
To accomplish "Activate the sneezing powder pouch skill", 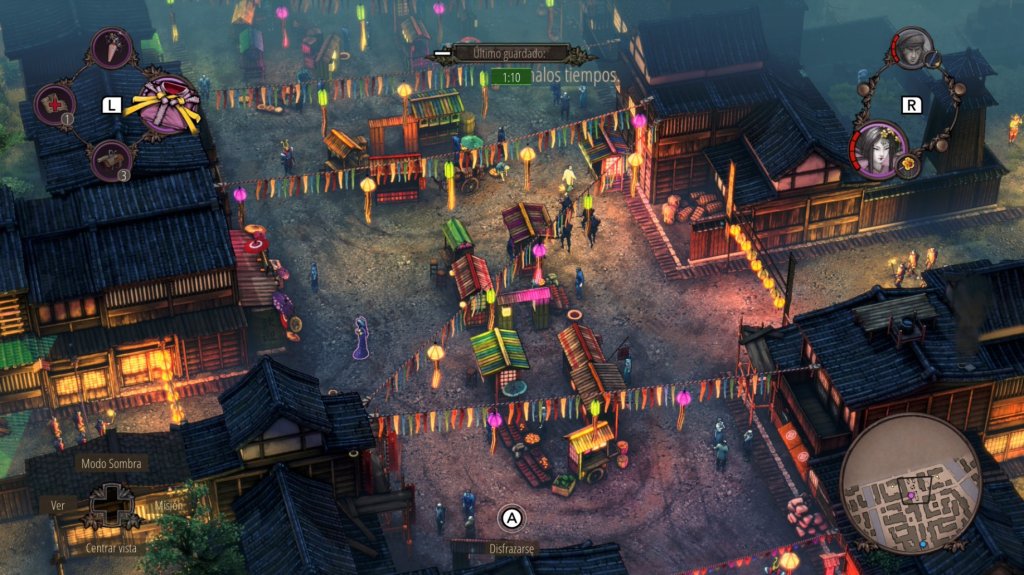I will pos(111,48).
